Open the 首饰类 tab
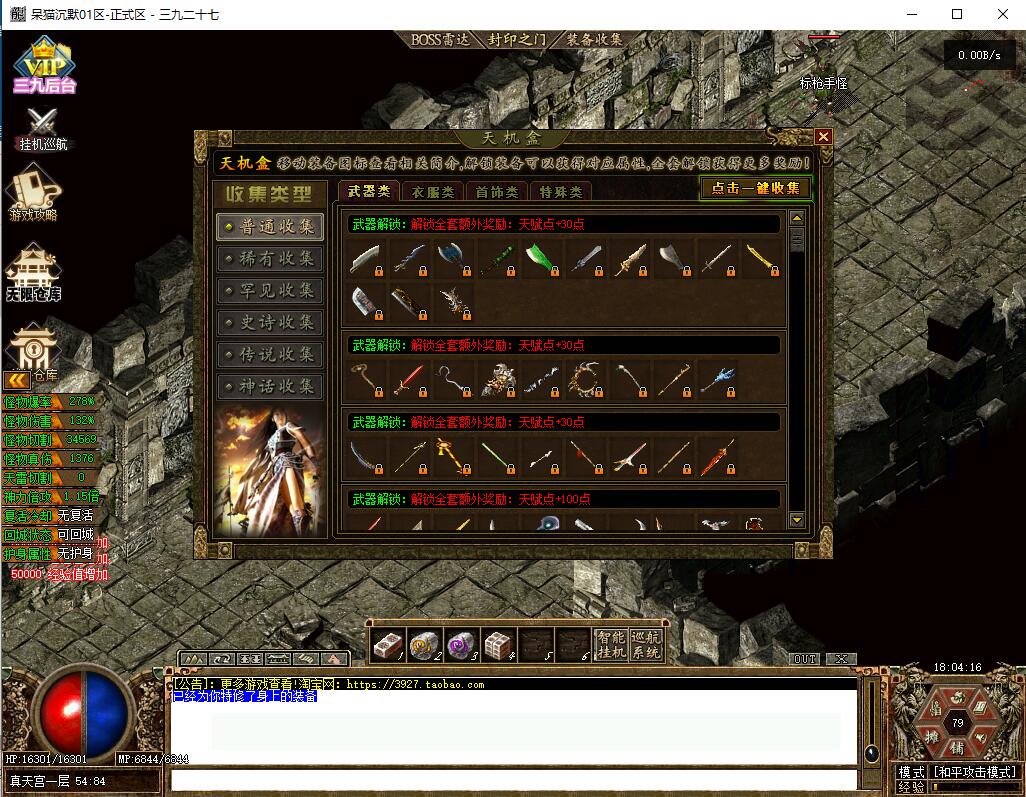1026x797 pixels. coord(496,192)
